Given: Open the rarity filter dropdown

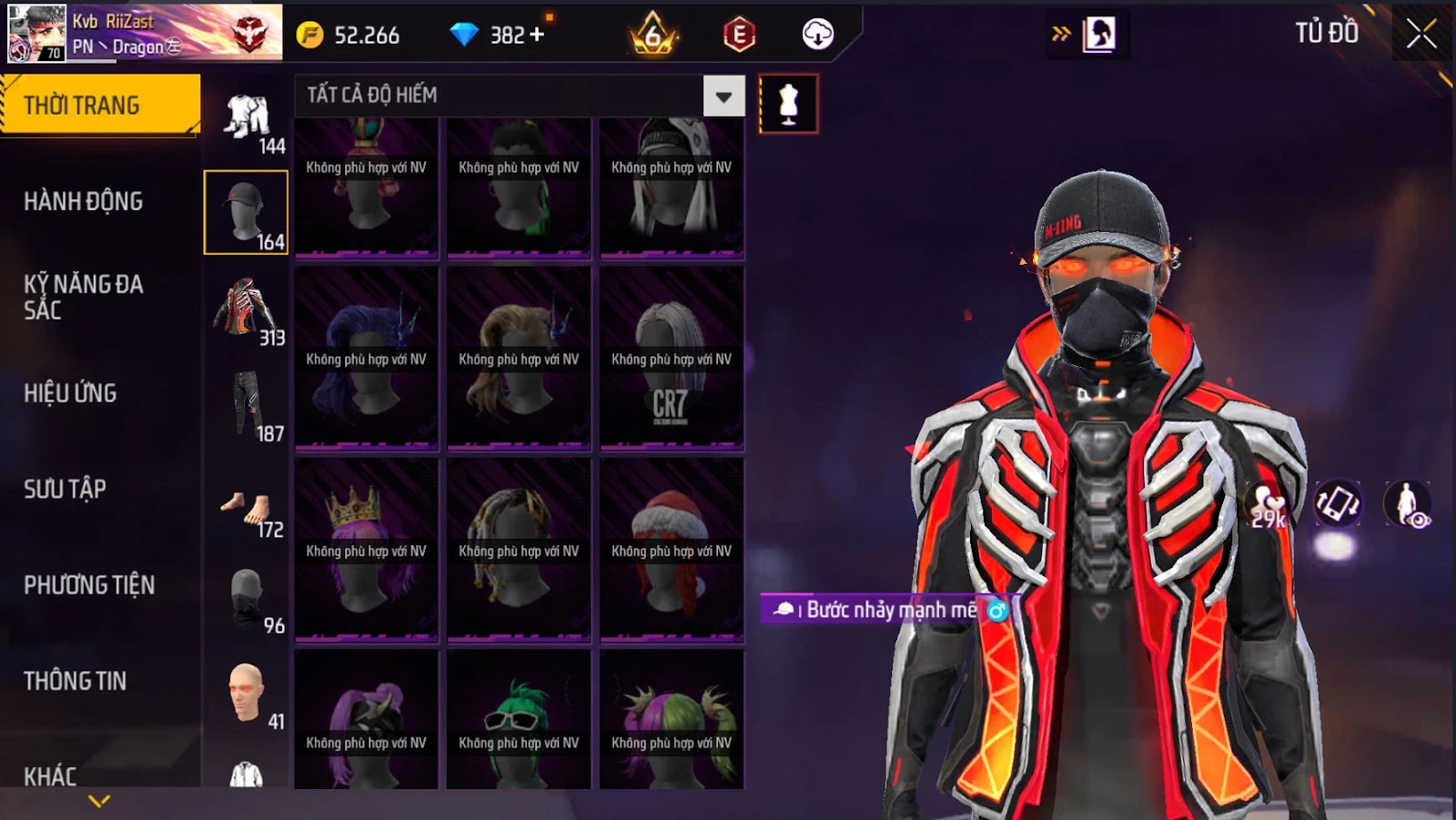Looking at the screenshot, I should click(x=723, y=96).
